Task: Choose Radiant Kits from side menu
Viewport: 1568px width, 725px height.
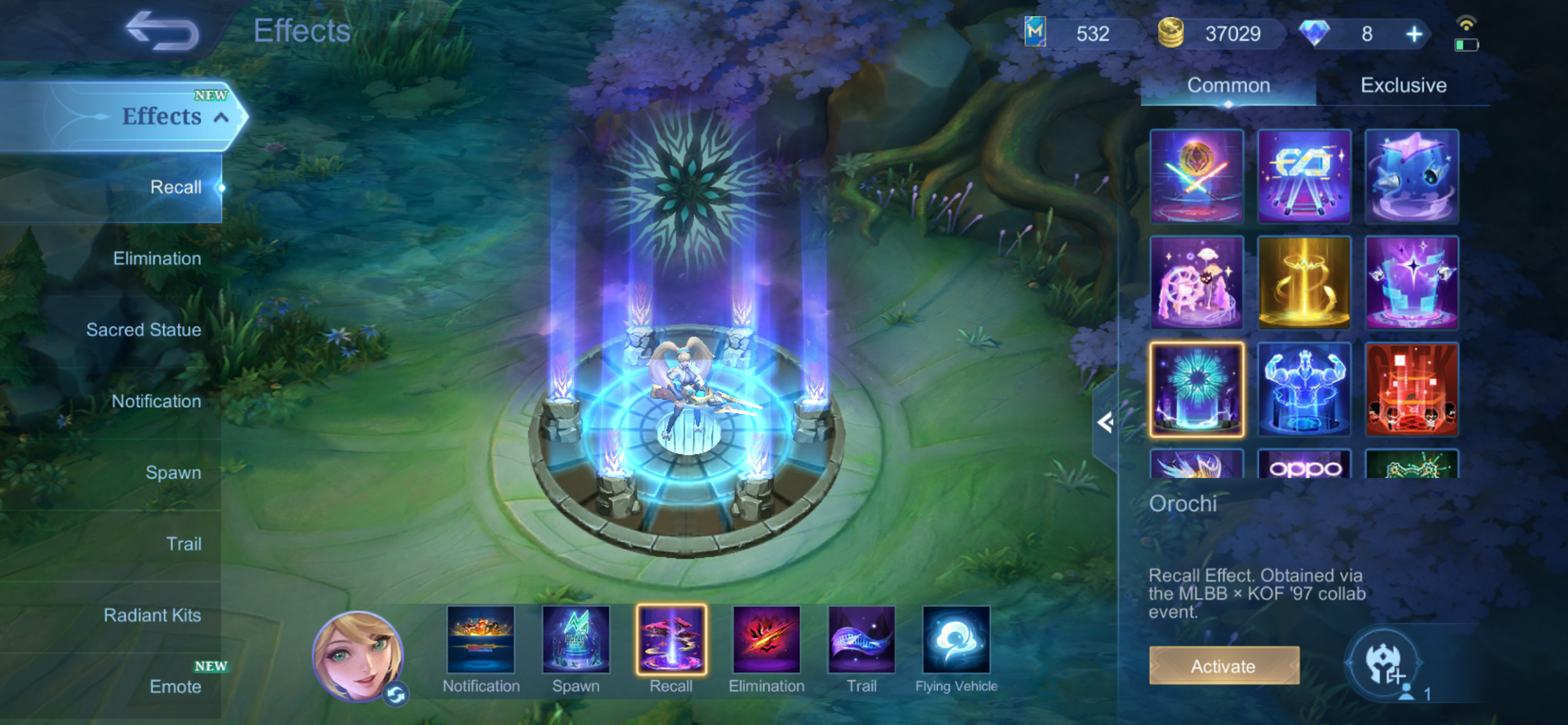Action: click(152, 615)
